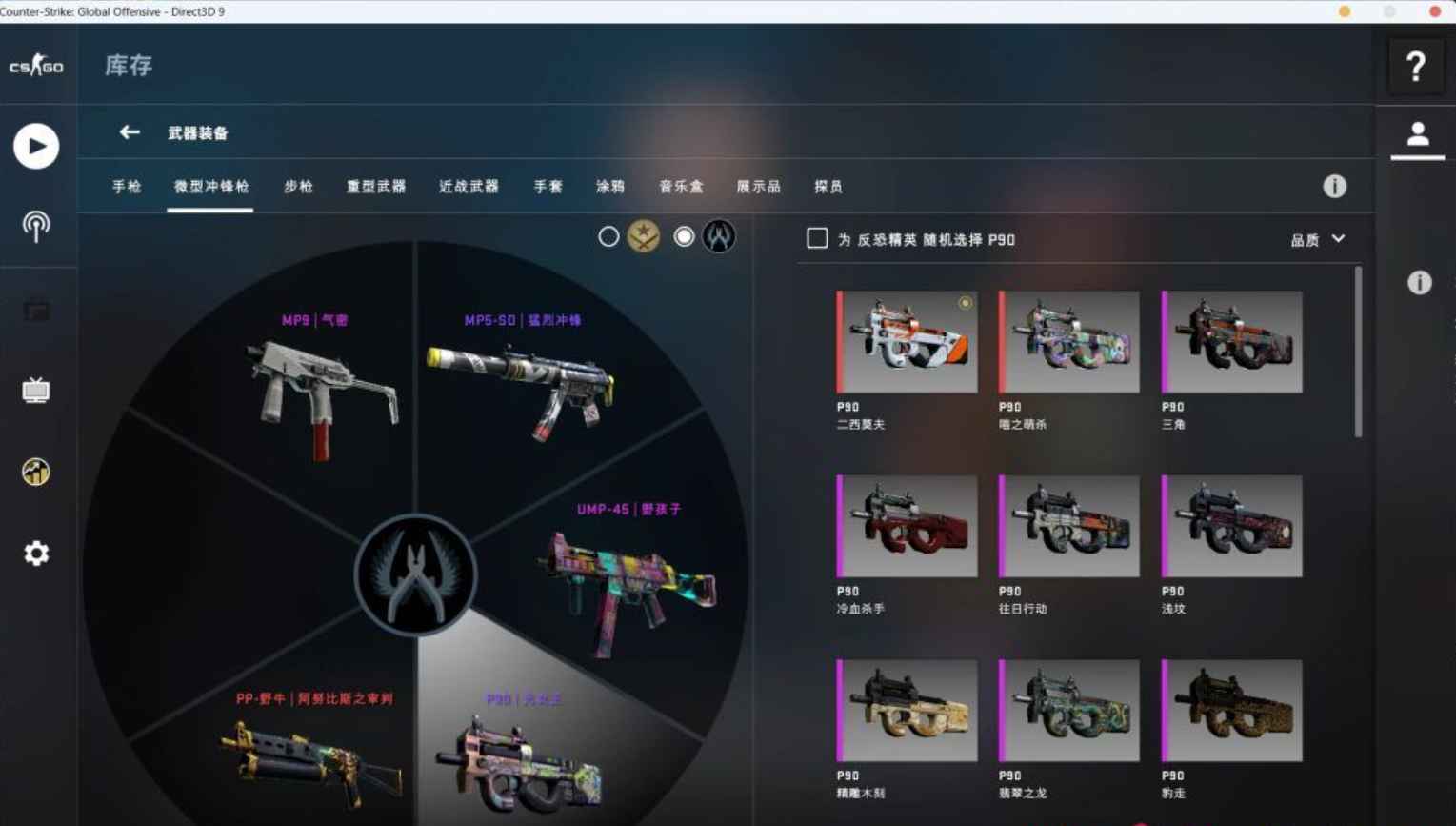Open the Play menu via the play icon
This screenshot has height=826, width=1456.
[36, 146]
